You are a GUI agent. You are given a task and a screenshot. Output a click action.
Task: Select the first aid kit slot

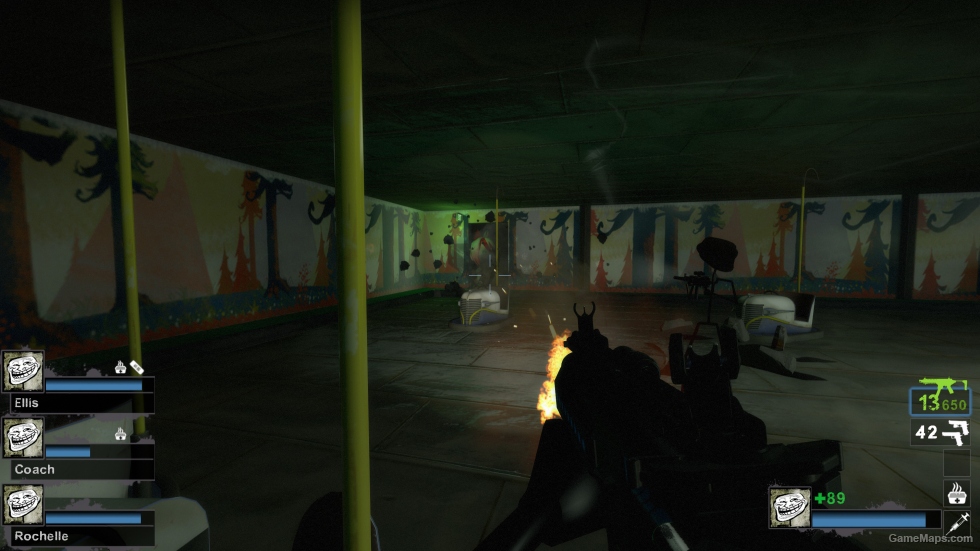[x=956, y=492]
